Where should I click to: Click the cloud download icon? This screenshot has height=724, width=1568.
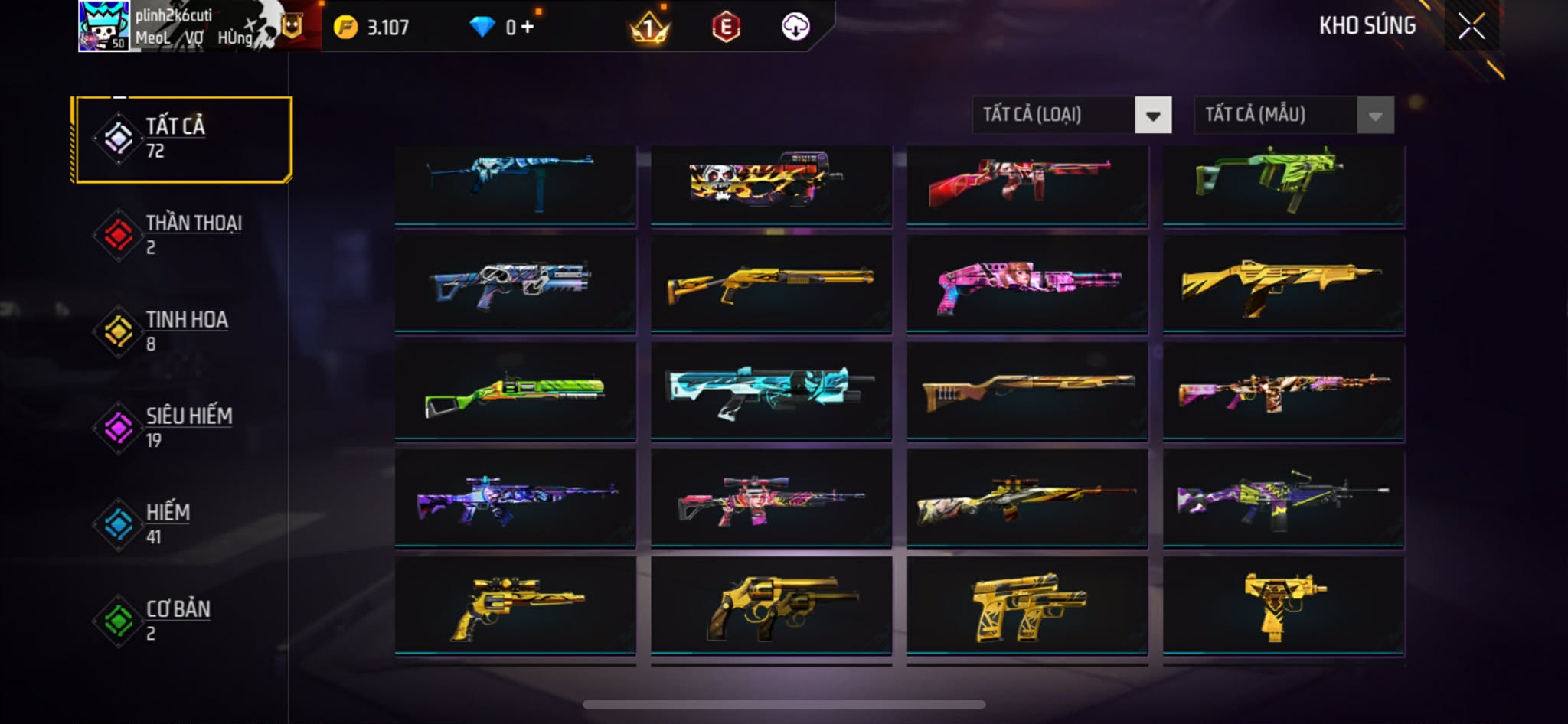pos(795,28)
